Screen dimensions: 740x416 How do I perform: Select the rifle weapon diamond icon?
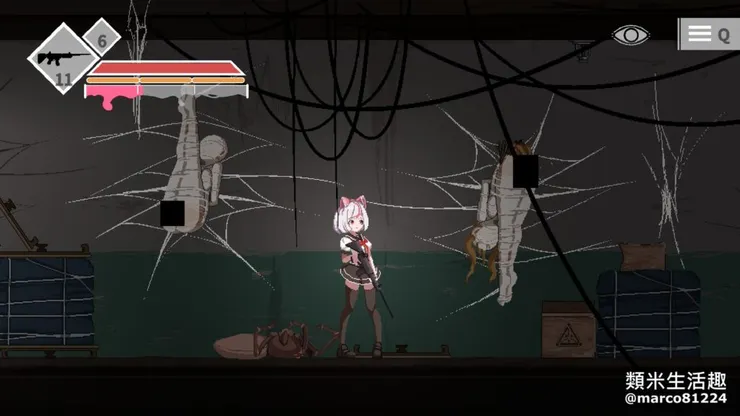point(61,58)
